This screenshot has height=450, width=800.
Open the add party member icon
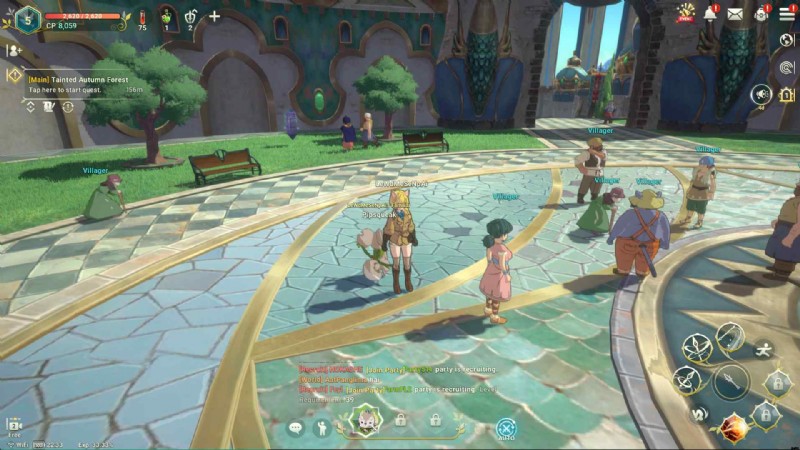click(x=14, y=50)
